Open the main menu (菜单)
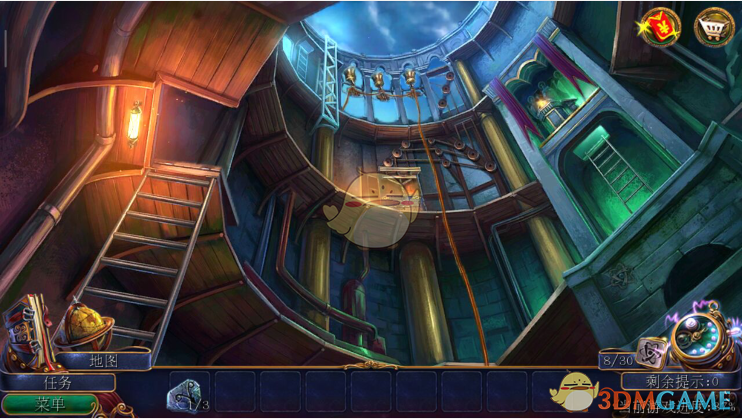Viewport: 742px width, 419px height. pyautogui.click(x=50, y=405)
